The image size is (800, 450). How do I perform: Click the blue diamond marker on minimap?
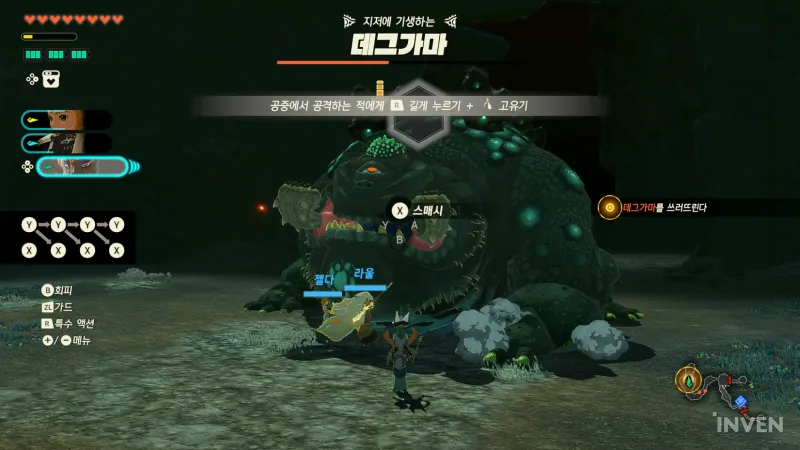pyautogui.click(x=740, y=401)
